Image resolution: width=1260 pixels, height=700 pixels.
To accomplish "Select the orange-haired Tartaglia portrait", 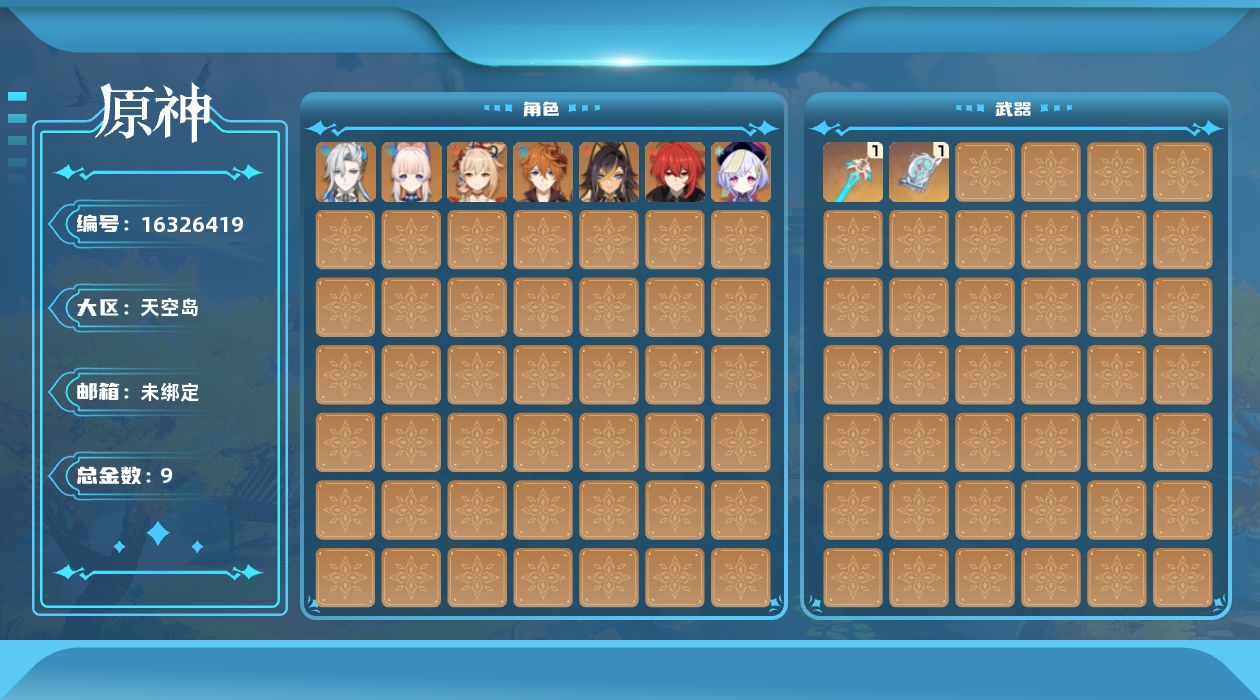I will coord(543,172).
